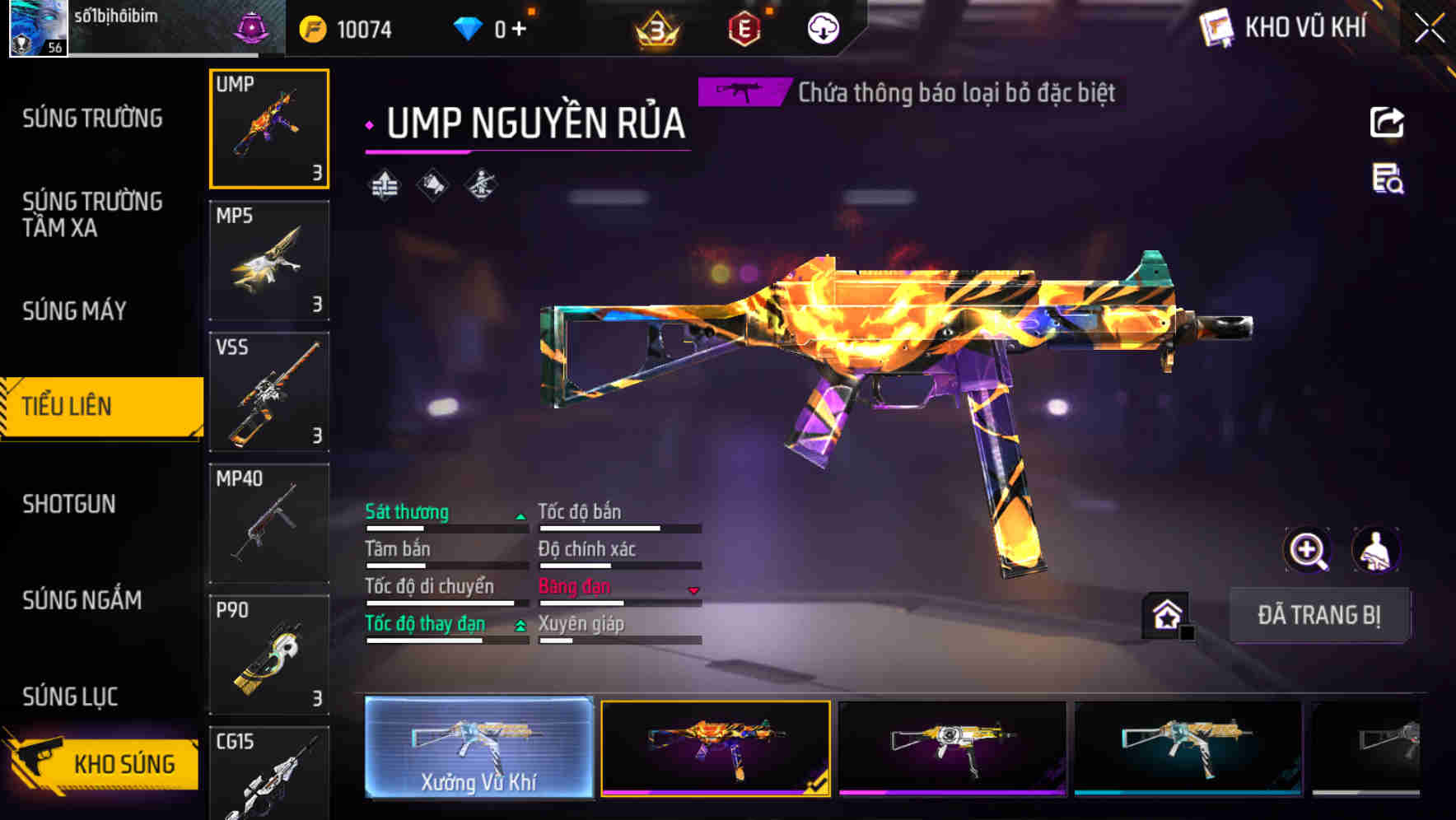Open the Súng Trường Tầm Xa category

(92, 214)
